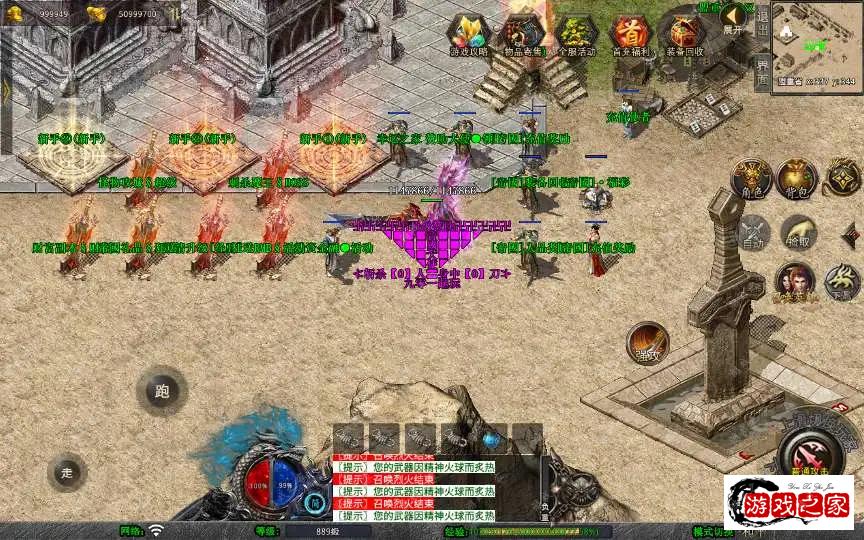The width and height of the screenshot is (864, 540).
Task: Open the 物品寄售 item consignment icon
Action: pos(523,34)
